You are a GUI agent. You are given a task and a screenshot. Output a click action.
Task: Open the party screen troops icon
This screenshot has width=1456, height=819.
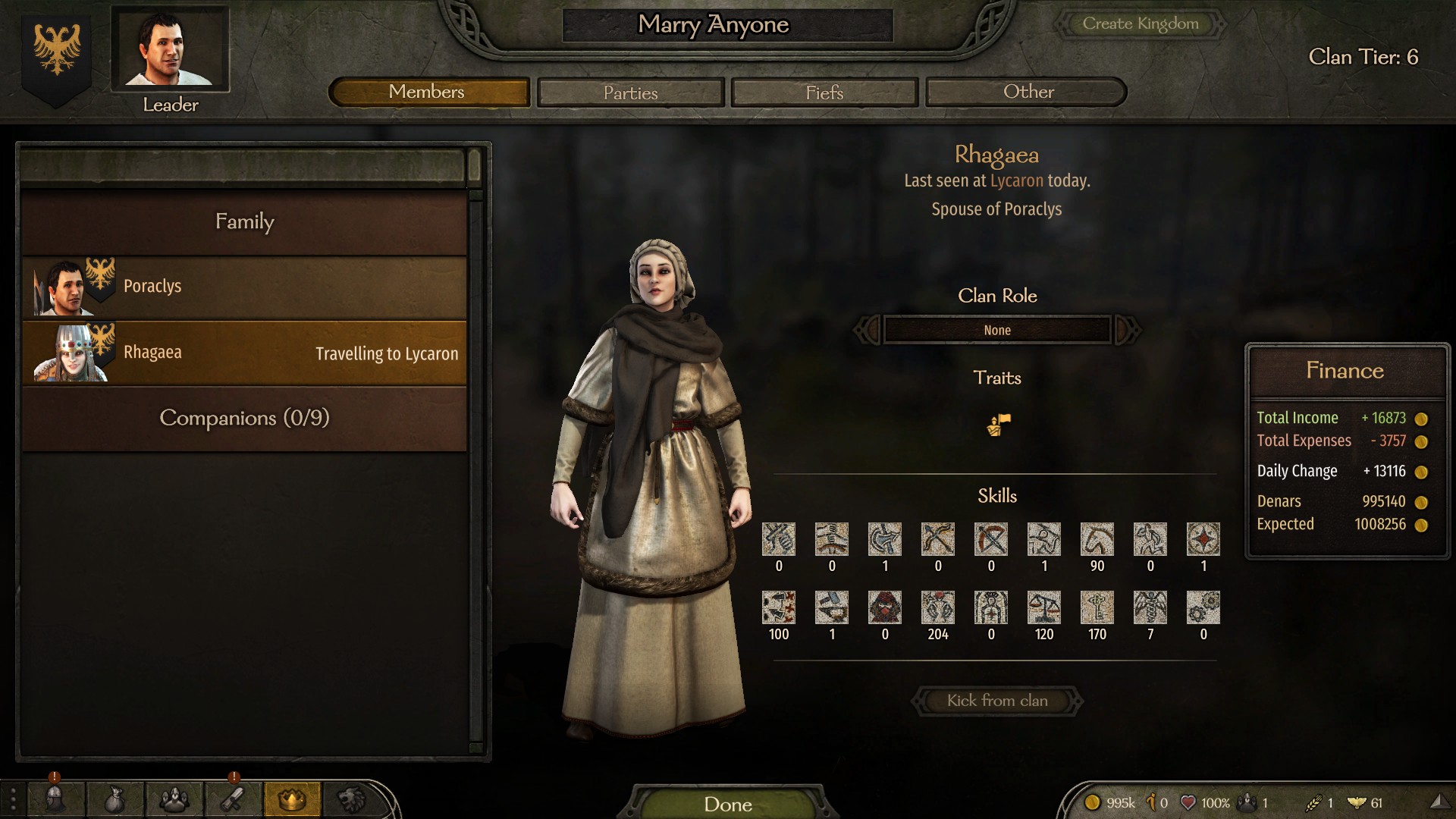(x=174, y=799)
